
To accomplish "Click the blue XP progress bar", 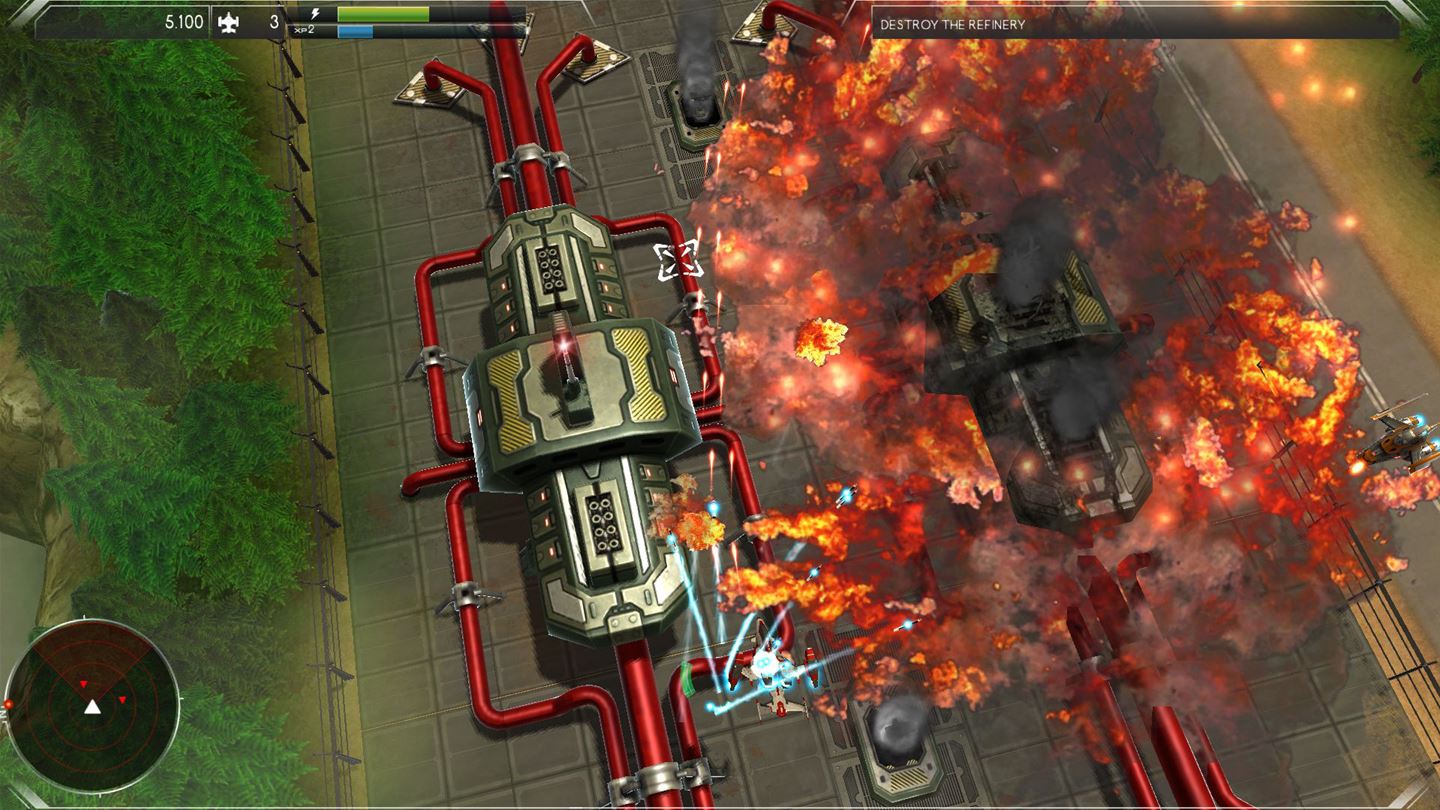I will pos(355,29).
